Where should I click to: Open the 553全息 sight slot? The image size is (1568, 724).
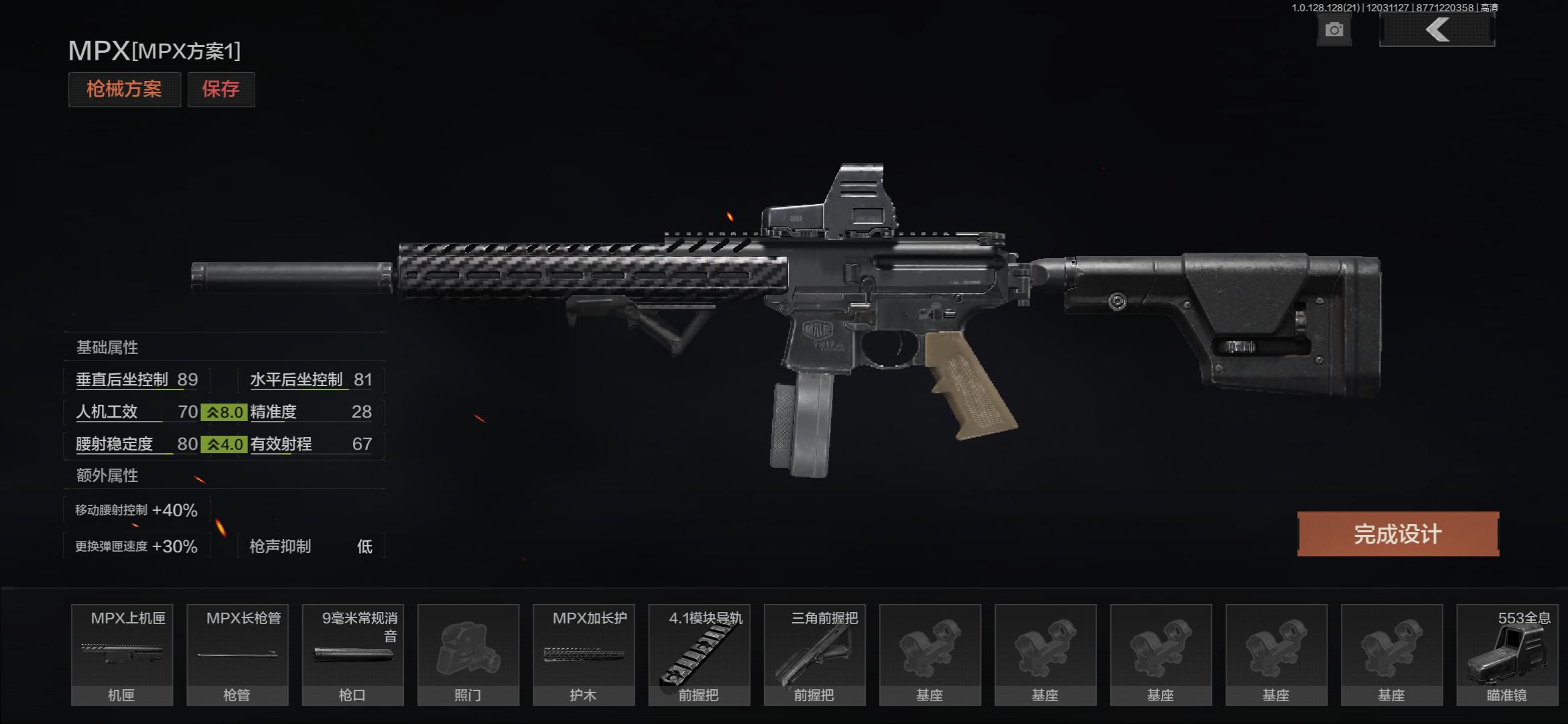tap(1506, 654)
